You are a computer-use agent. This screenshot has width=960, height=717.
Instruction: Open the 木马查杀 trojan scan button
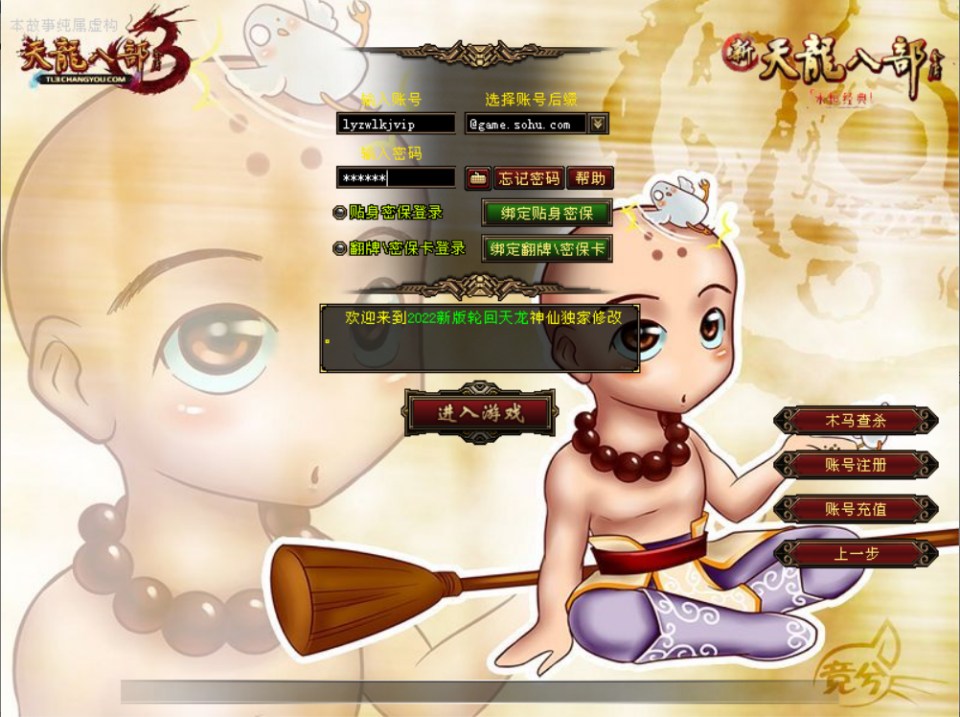pos(855,420)
